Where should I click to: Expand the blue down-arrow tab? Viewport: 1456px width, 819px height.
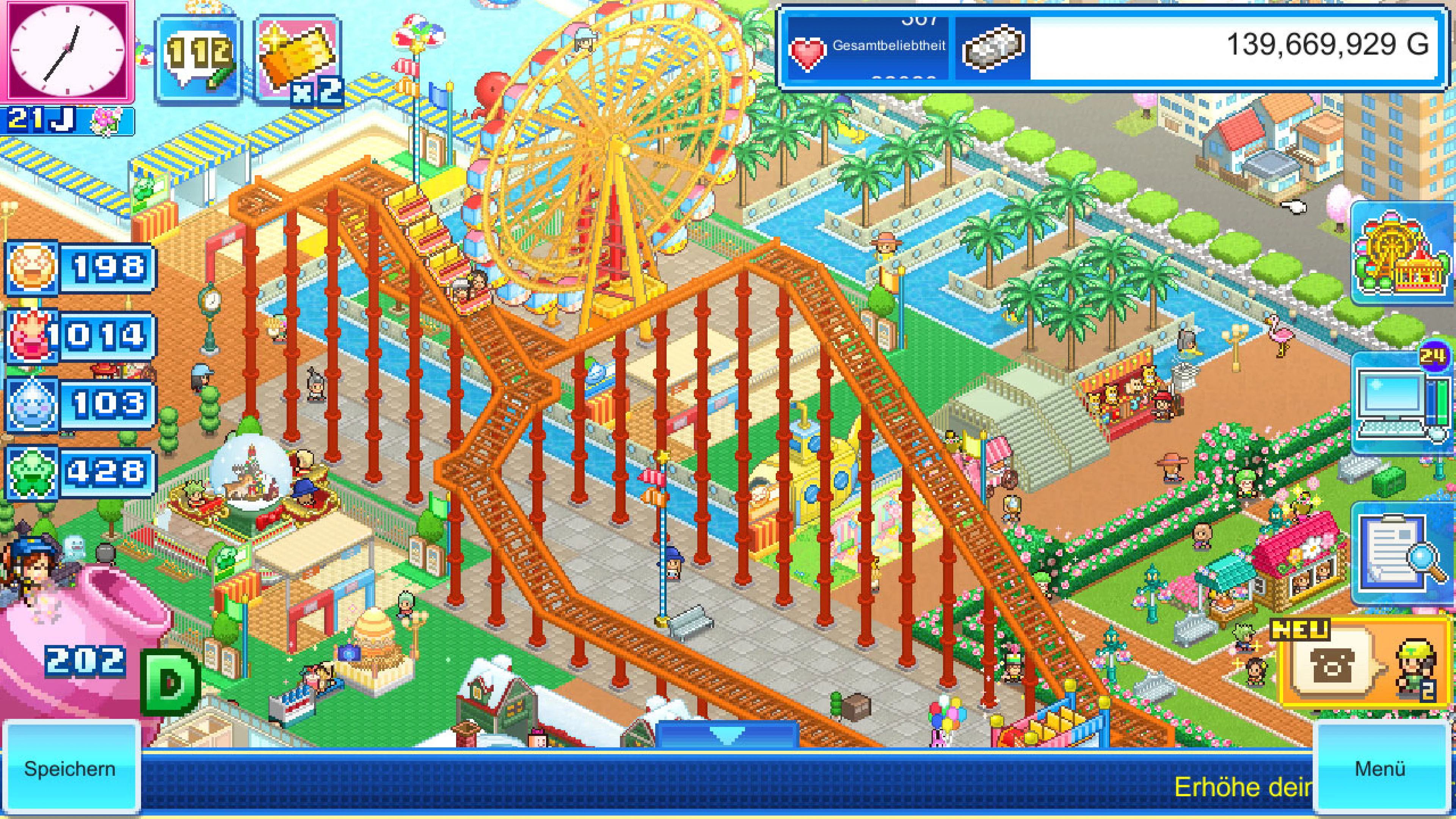pos(727,735)
